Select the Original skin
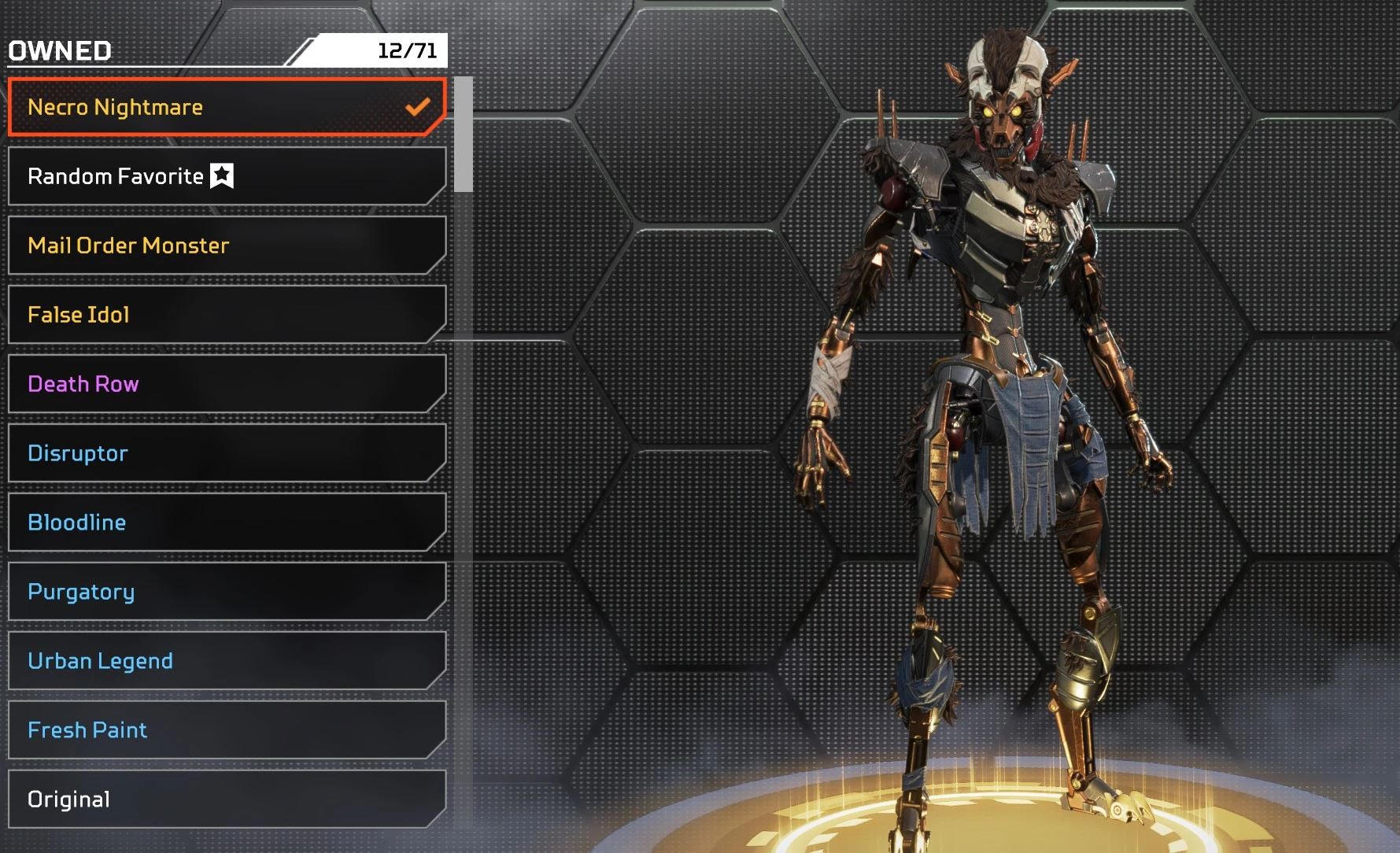This screenshot has width=1400, height=853. pyautogui.click(x=227, y=799)
